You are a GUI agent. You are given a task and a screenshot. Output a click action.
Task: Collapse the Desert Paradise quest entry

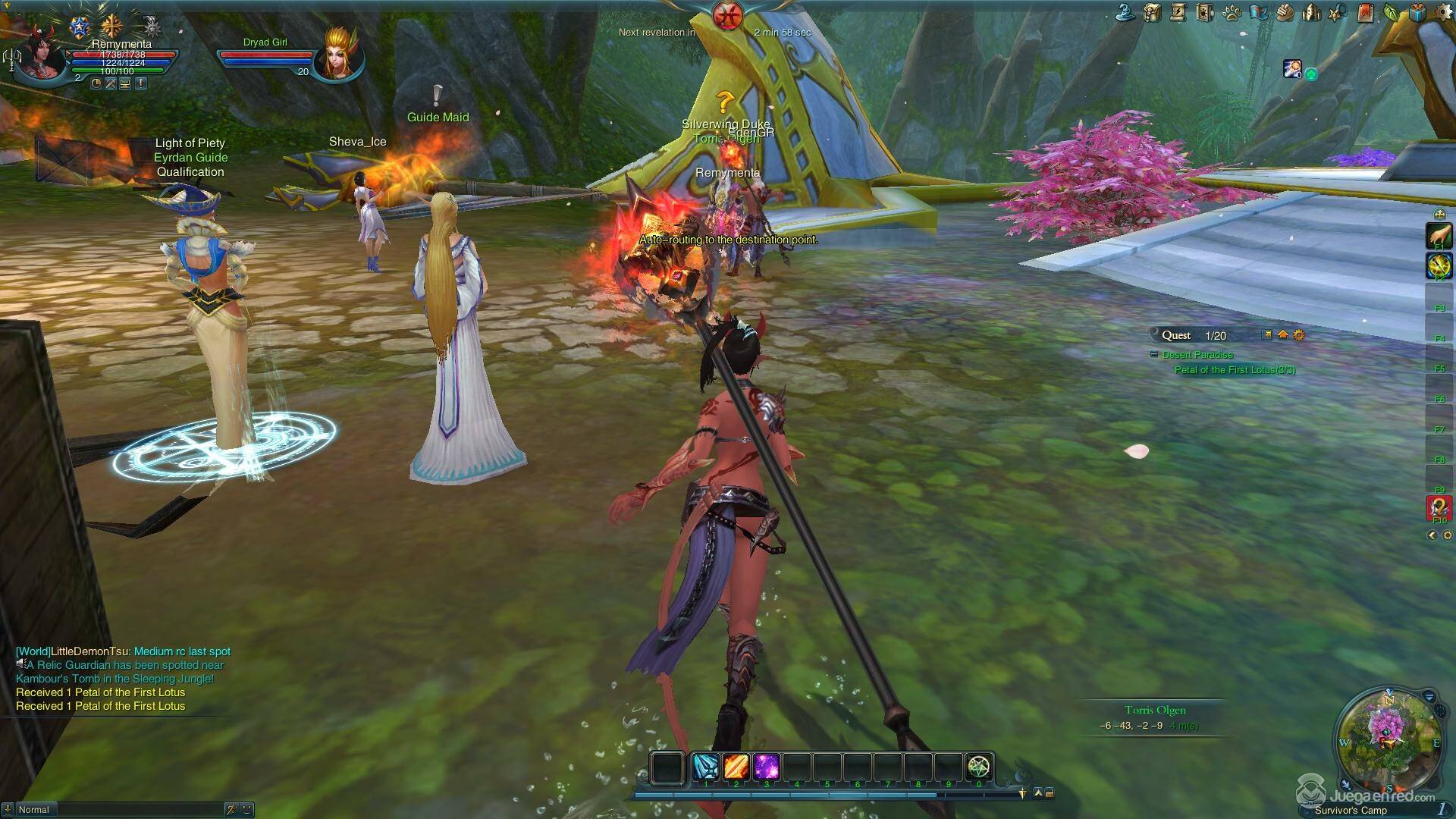[x=1154, y=354]
